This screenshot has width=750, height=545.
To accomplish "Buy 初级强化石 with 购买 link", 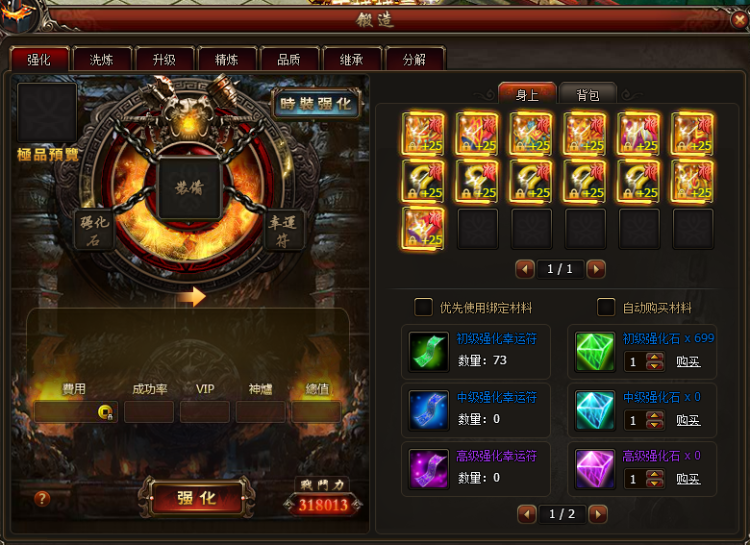I will pos(688,362).
